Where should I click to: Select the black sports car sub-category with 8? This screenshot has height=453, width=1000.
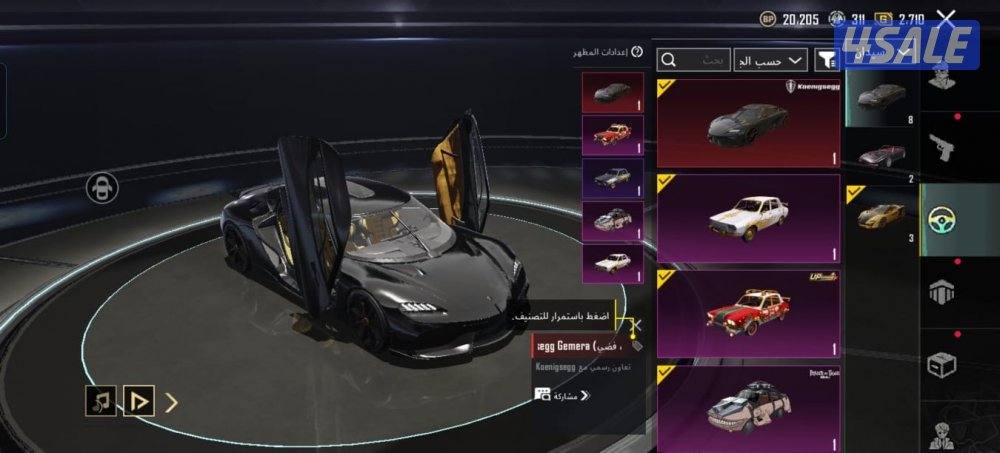[881, 98]
